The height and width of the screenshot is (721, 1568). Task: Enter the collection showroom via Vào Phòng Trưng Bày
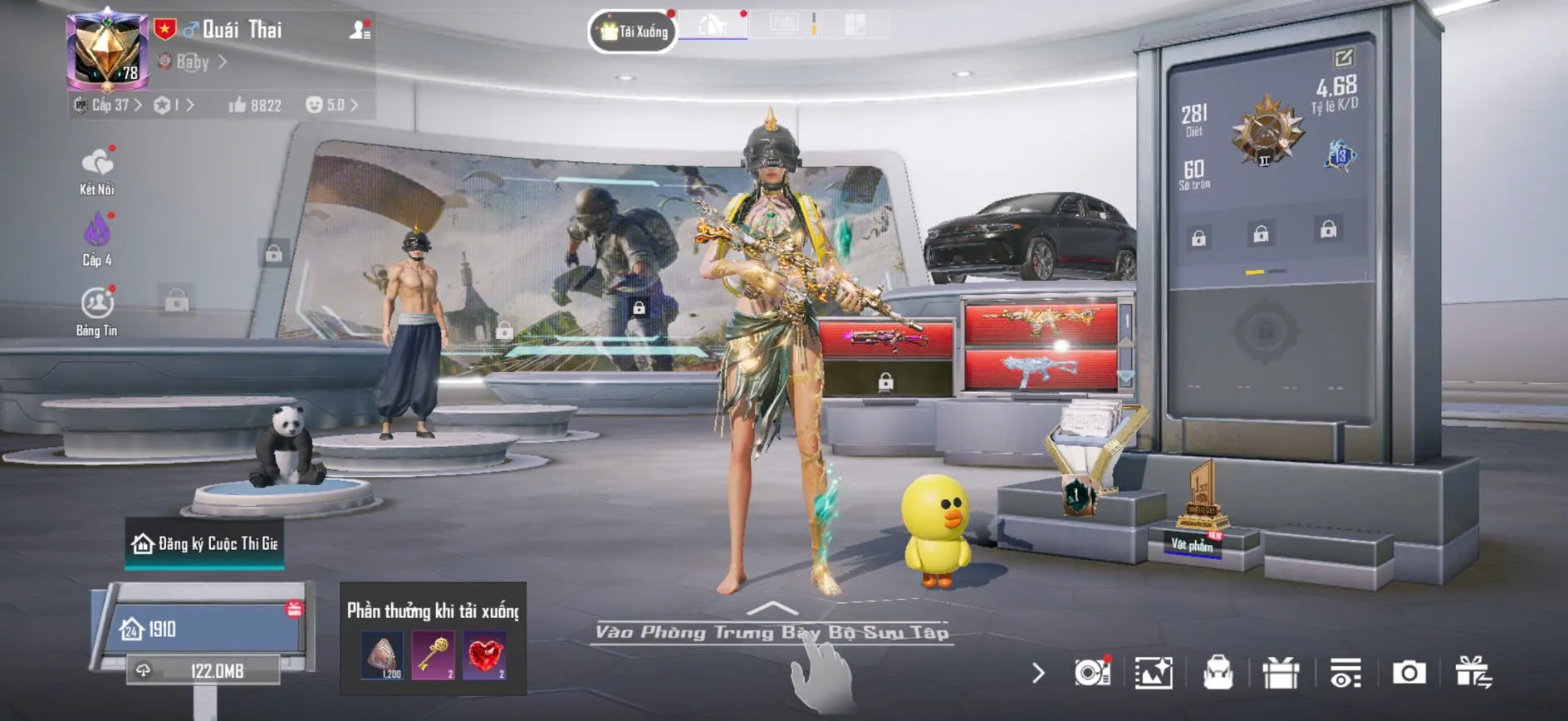click(x=772, y=632)
